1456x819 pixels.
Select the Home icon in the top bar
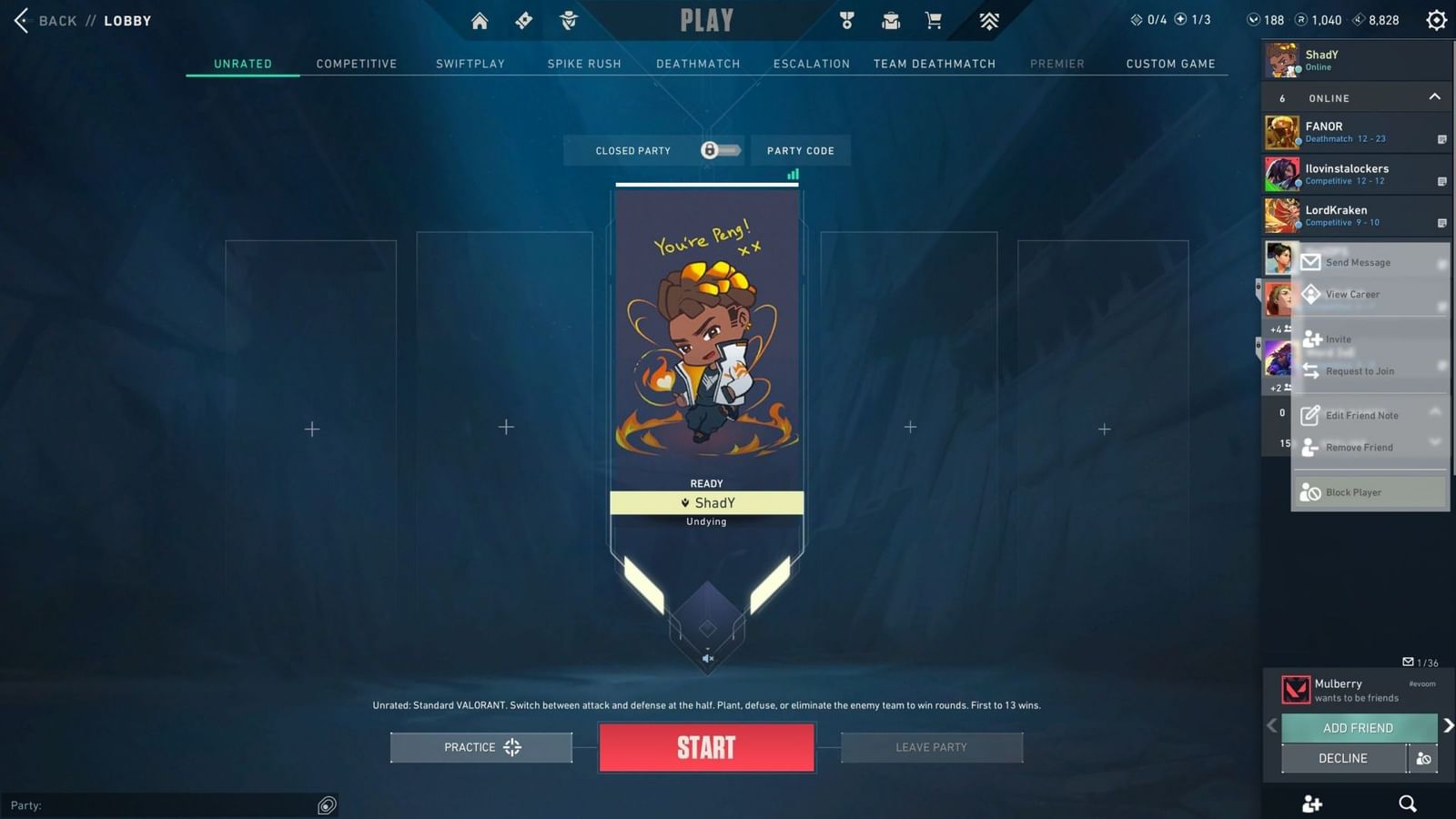point(480,20)
